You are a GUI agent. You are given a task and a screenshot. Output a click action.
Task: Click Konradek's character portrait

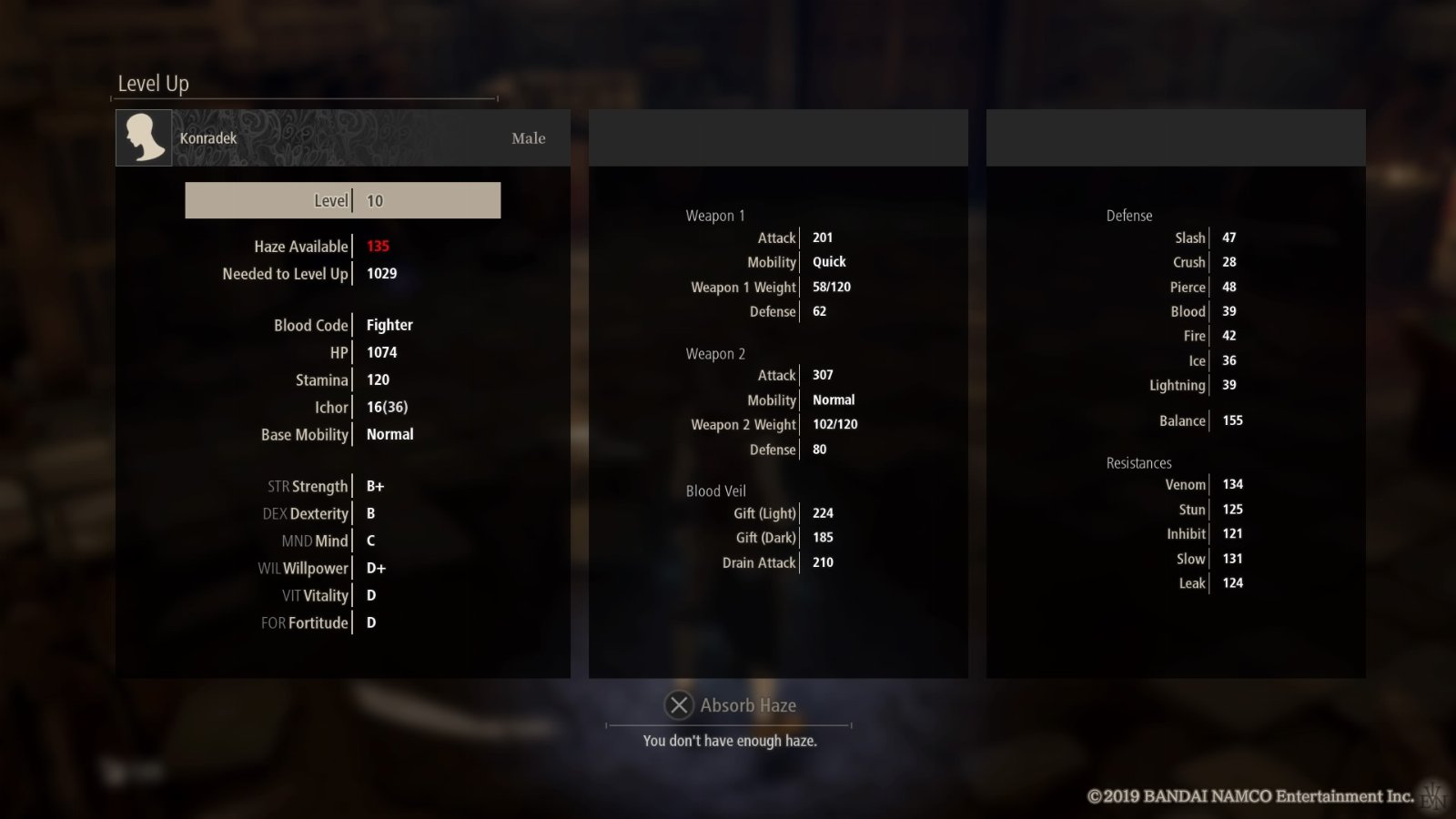[x=144, y=138]
